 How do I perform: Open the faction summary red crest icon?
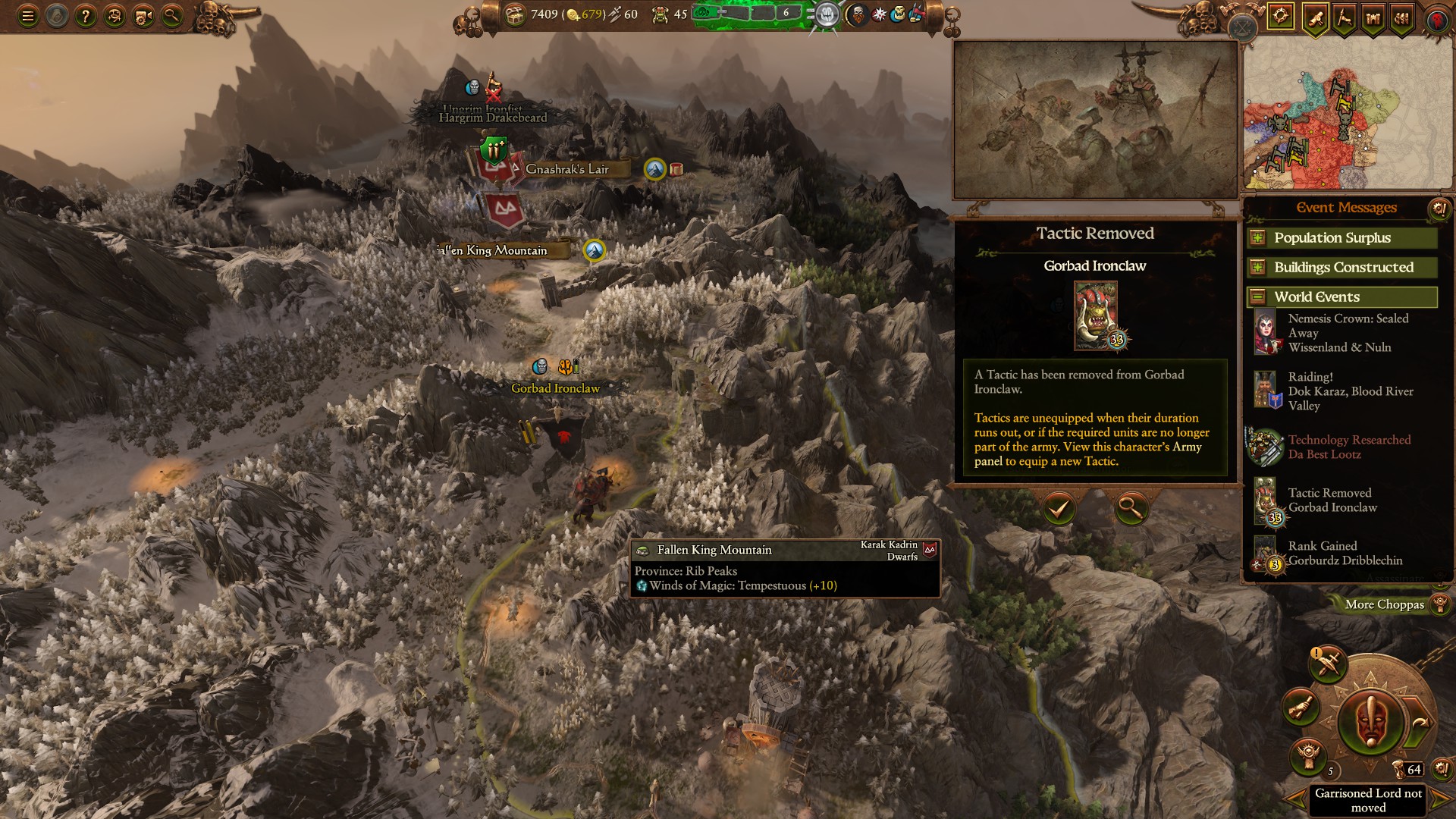tap(1436, 20)
